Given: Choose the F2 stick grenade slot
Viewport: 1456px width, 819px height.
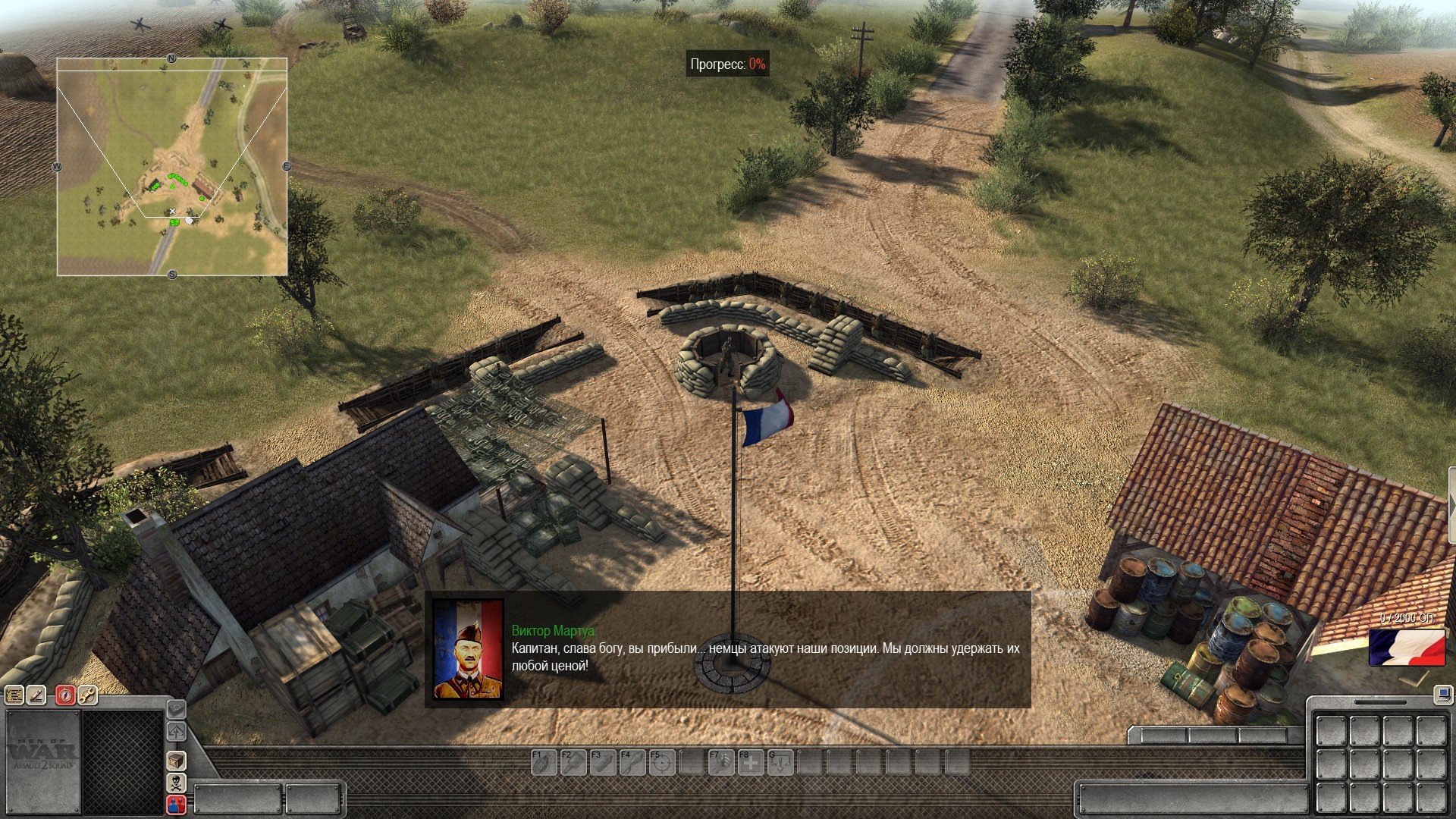Looking at the screenshot, I should pyautogui.click(x=573, y=762).
